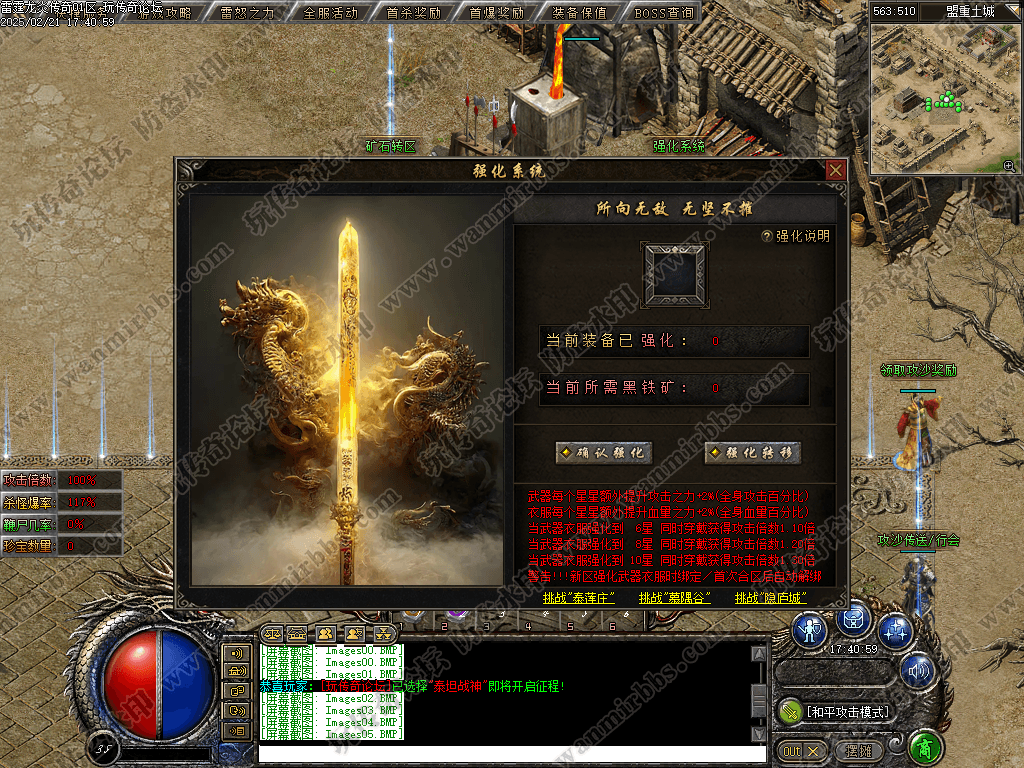The width and height of the screenshot is (1024, 768).
Task: Open the 全服活动 menu
Action: tap(330, 13)
